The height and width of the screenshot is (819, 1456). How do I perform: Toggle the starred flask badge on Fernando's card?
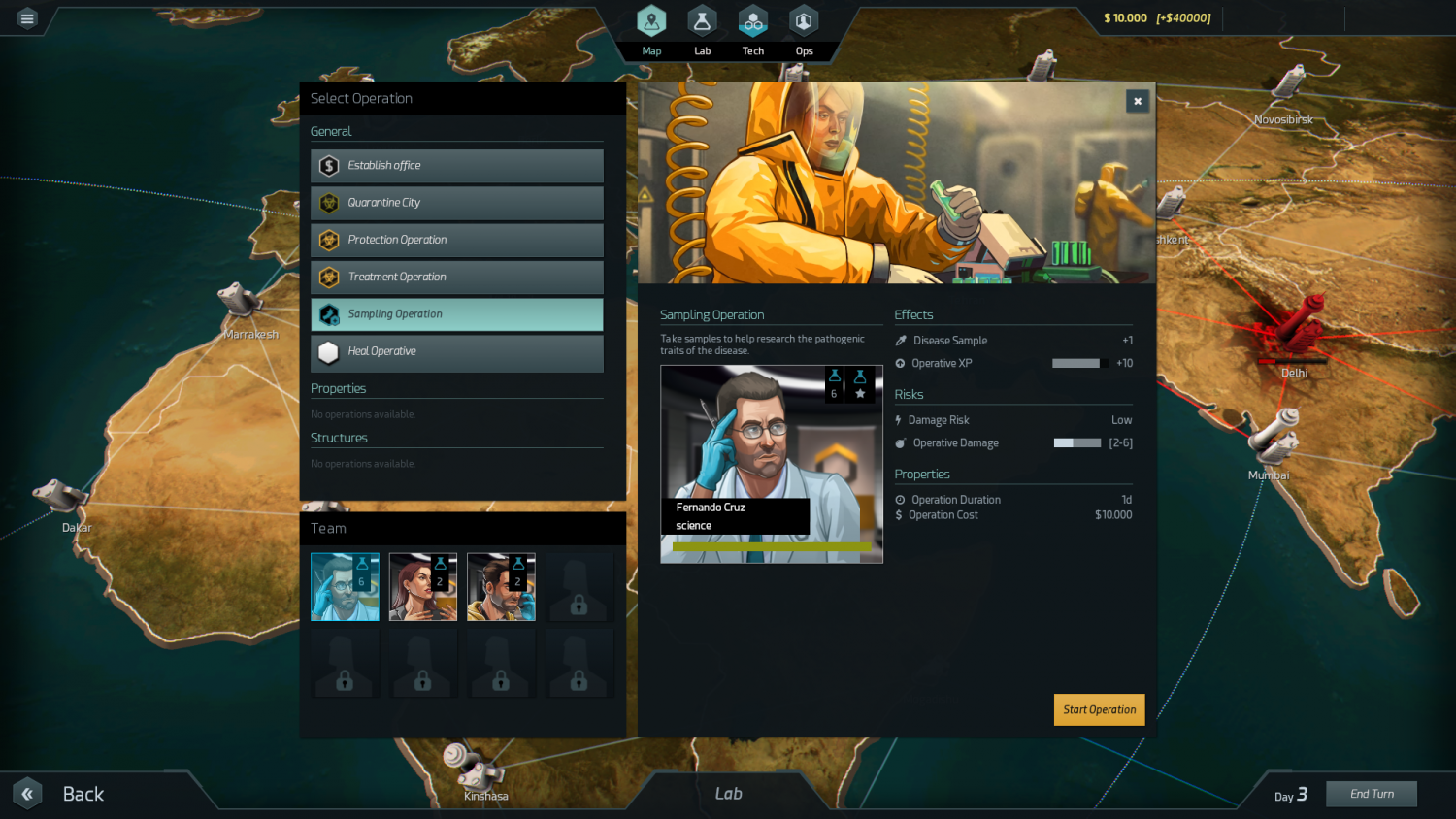pos(859,384)
